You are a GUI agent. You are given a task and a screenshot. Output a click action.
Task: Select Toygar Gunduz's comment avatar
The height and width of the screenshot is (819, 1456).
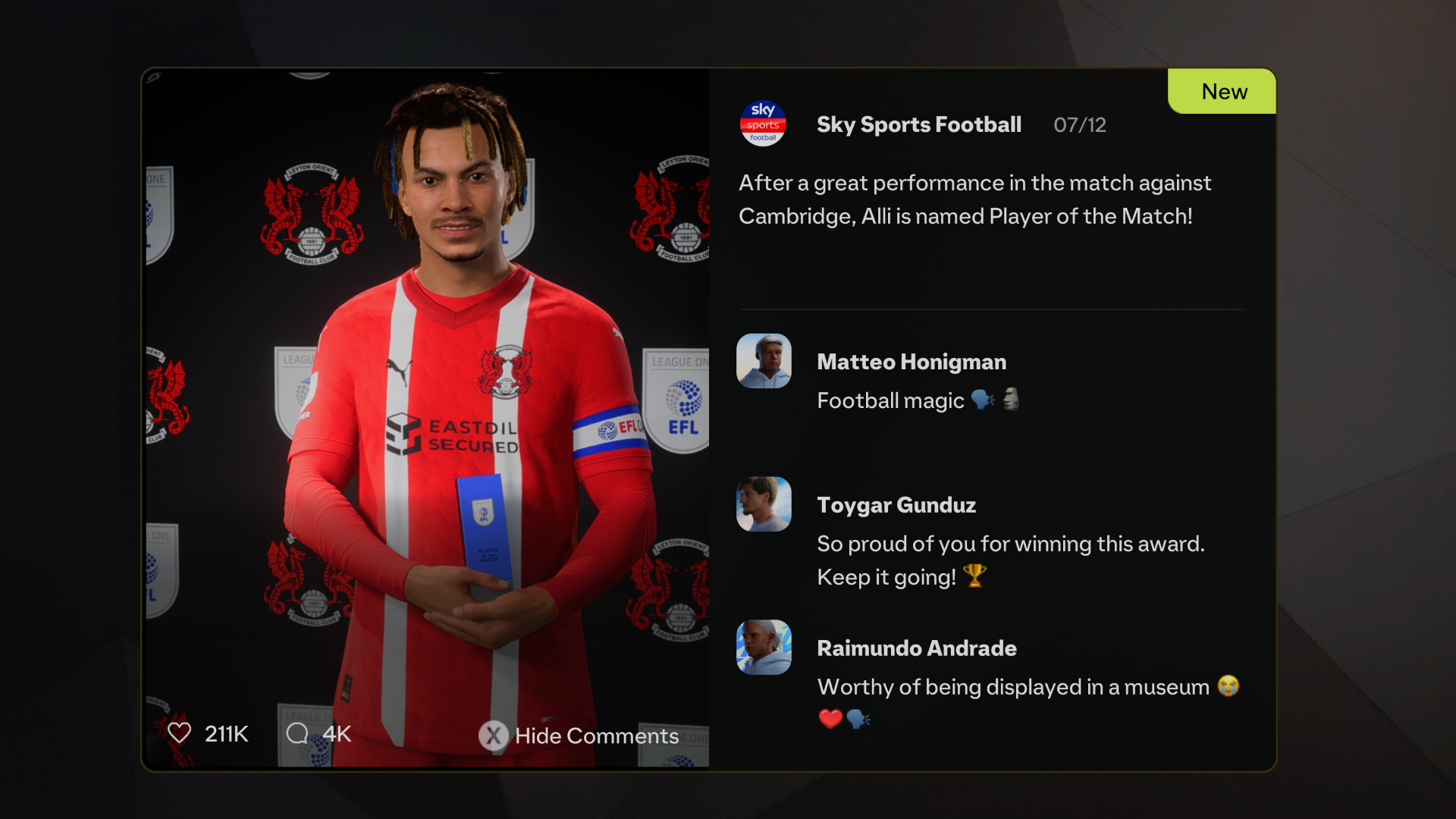764,504
